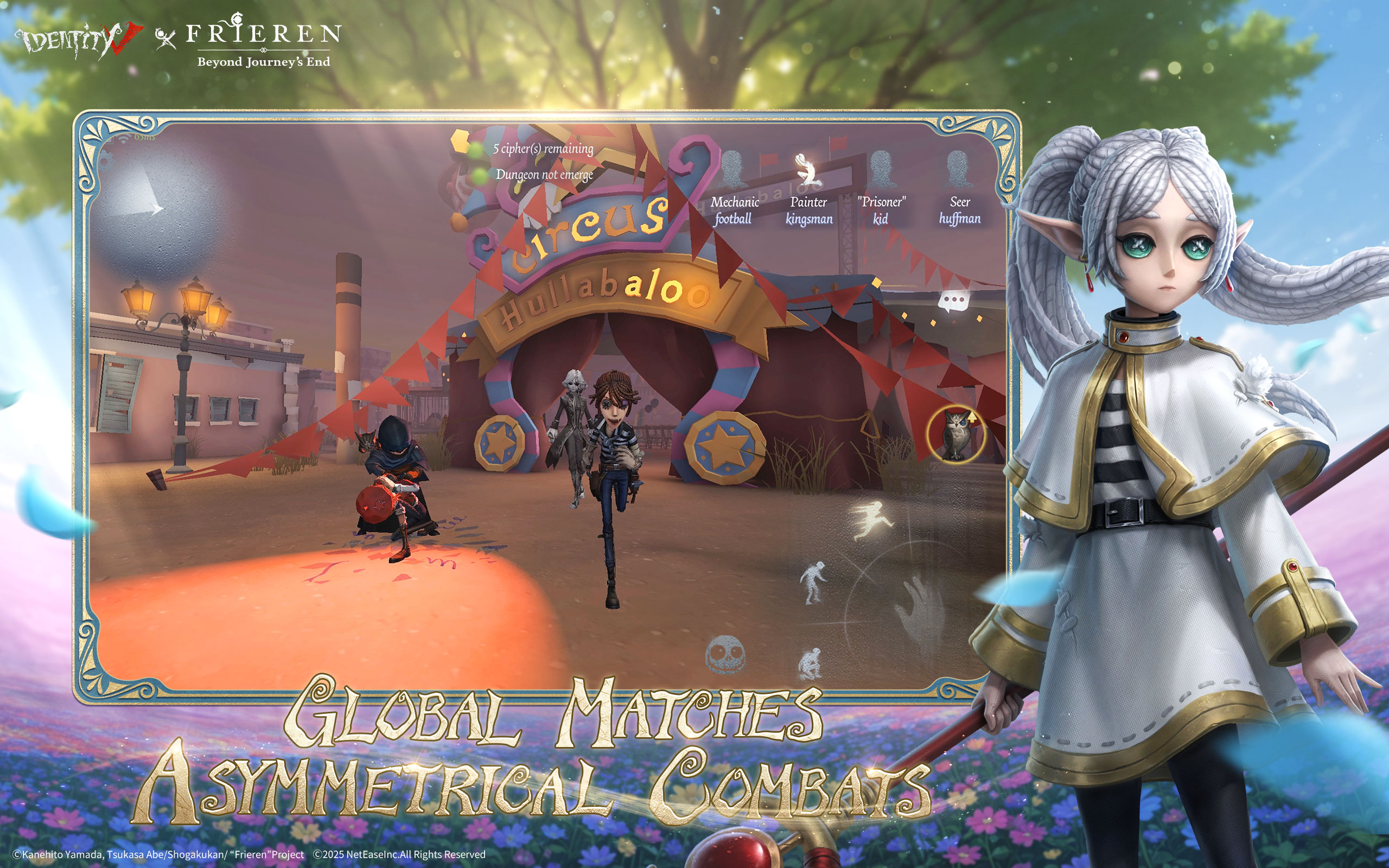Select Mechanic football's teammate status icon

(x=732, y=170)
